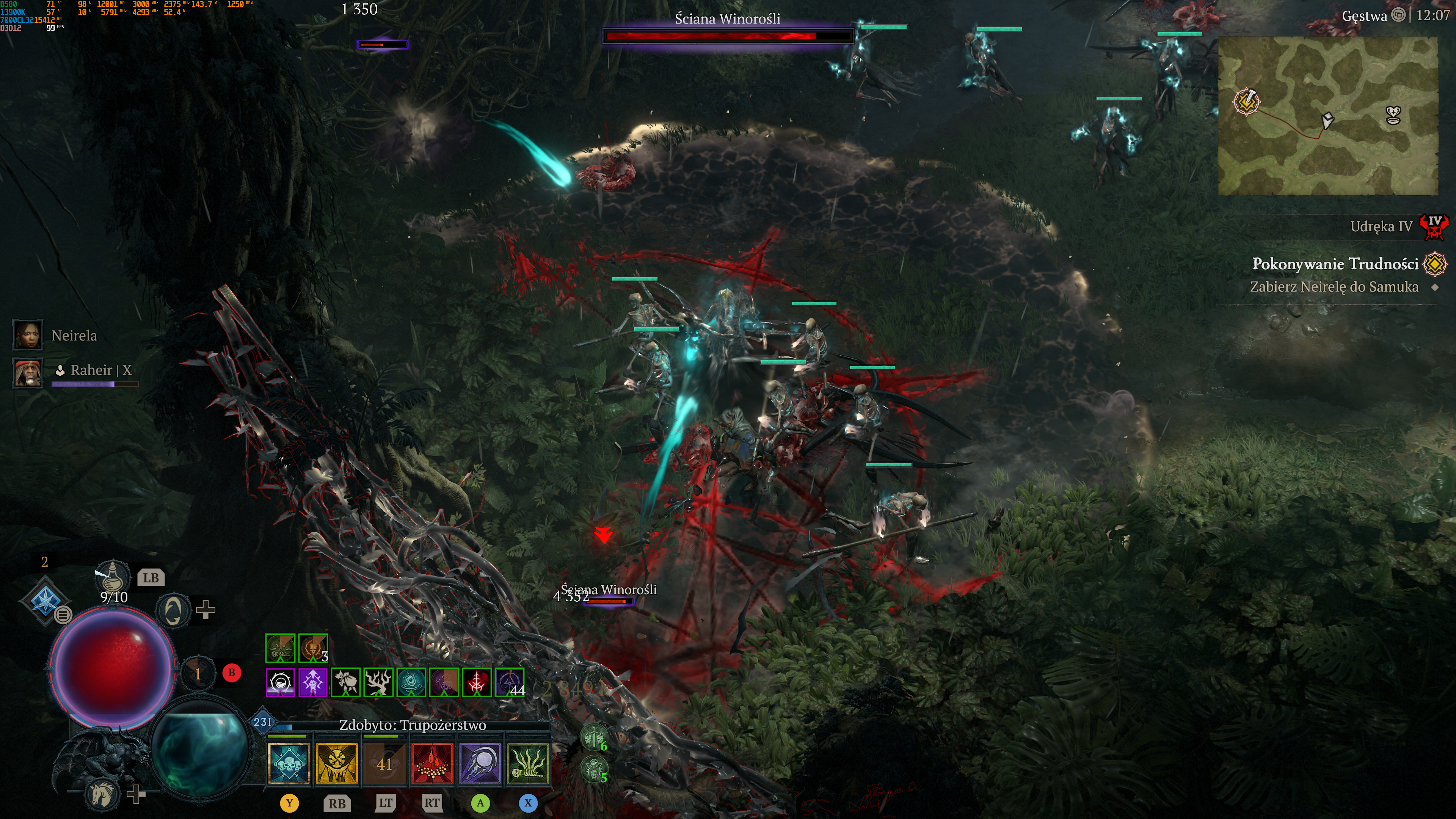Activate the three-skull skill slot
The height and width of the screenshot is (819, 1456).
(289, 764)
